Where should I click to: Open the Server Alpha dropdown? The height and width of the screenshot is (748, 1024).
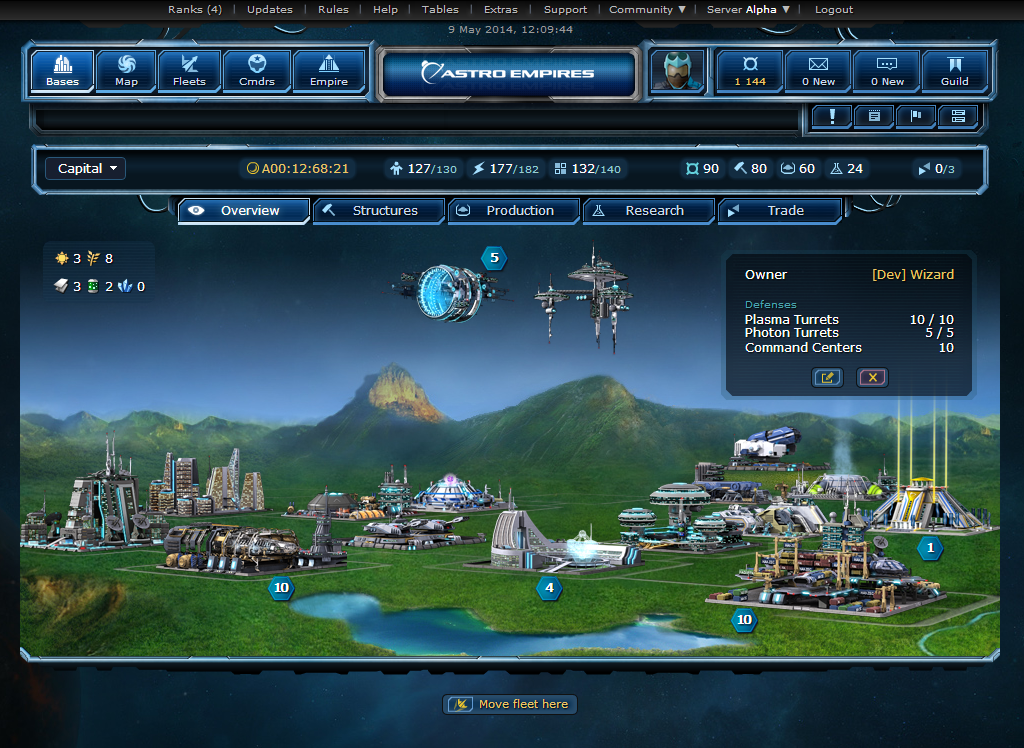(748, 9)
